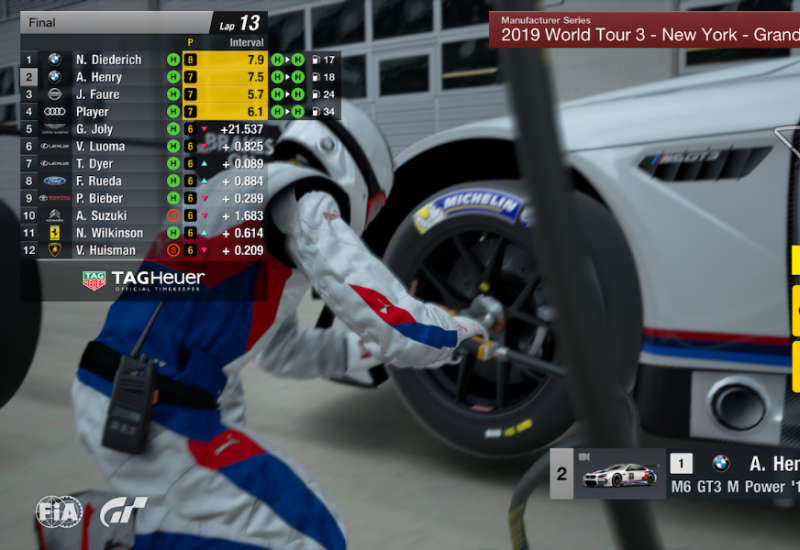Select the Player row in fourth place
Image resolution: width=800 pixels, height=550 pixels.
coord(92,112)
